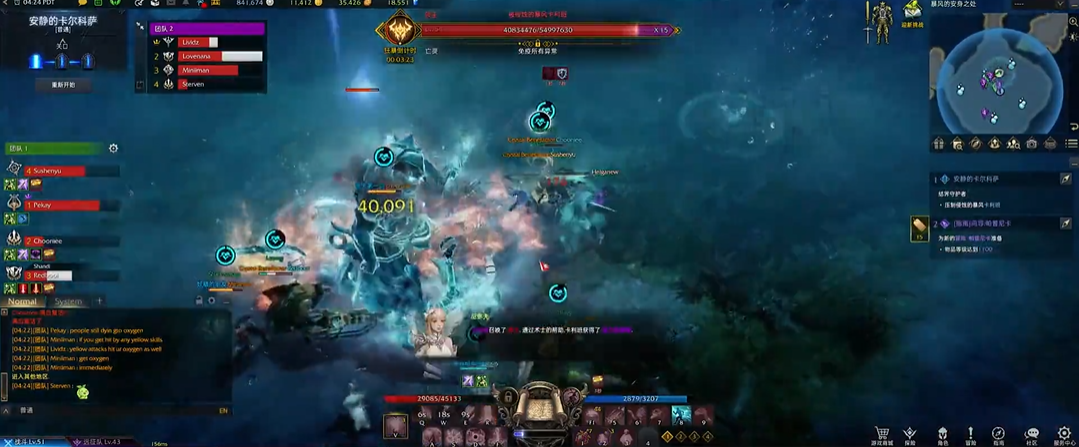Screen dimensions: 1079x447
Task: Add a new chat tab with plus
Action: (99, 301)
